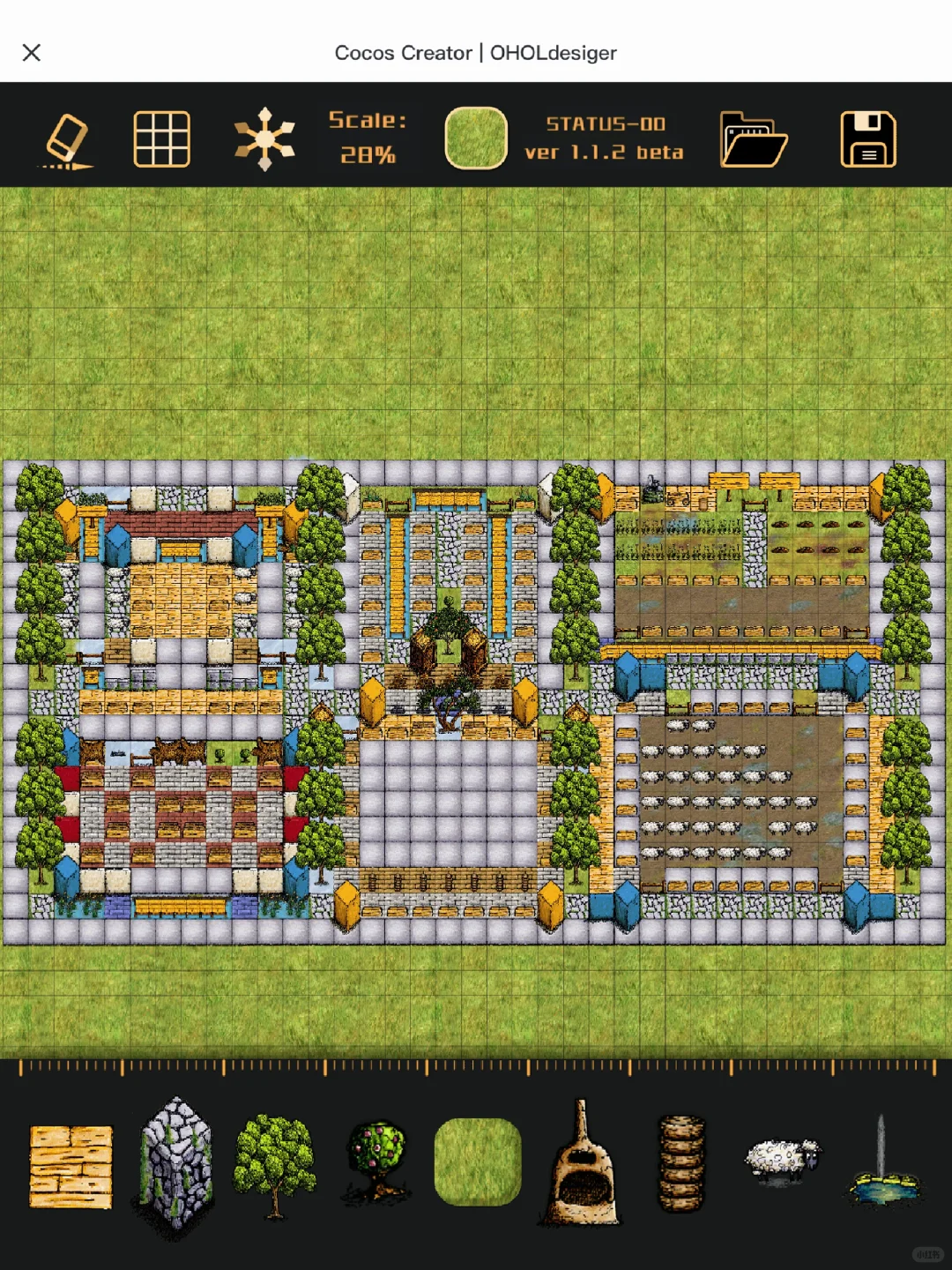Pick the yellow wooden floor tile

pyautogui.click(x=71, y=1166)
